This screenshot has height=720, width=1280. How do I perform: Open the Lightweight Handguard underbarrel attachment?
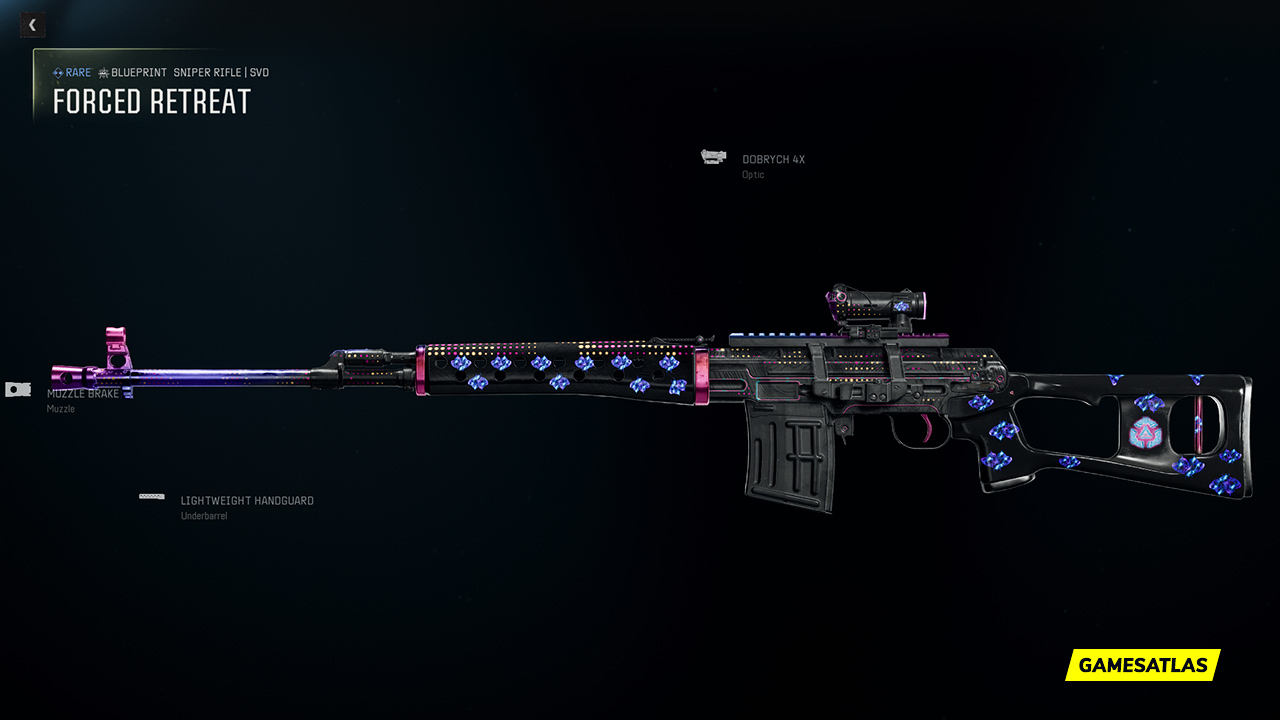tap(246, 501)
